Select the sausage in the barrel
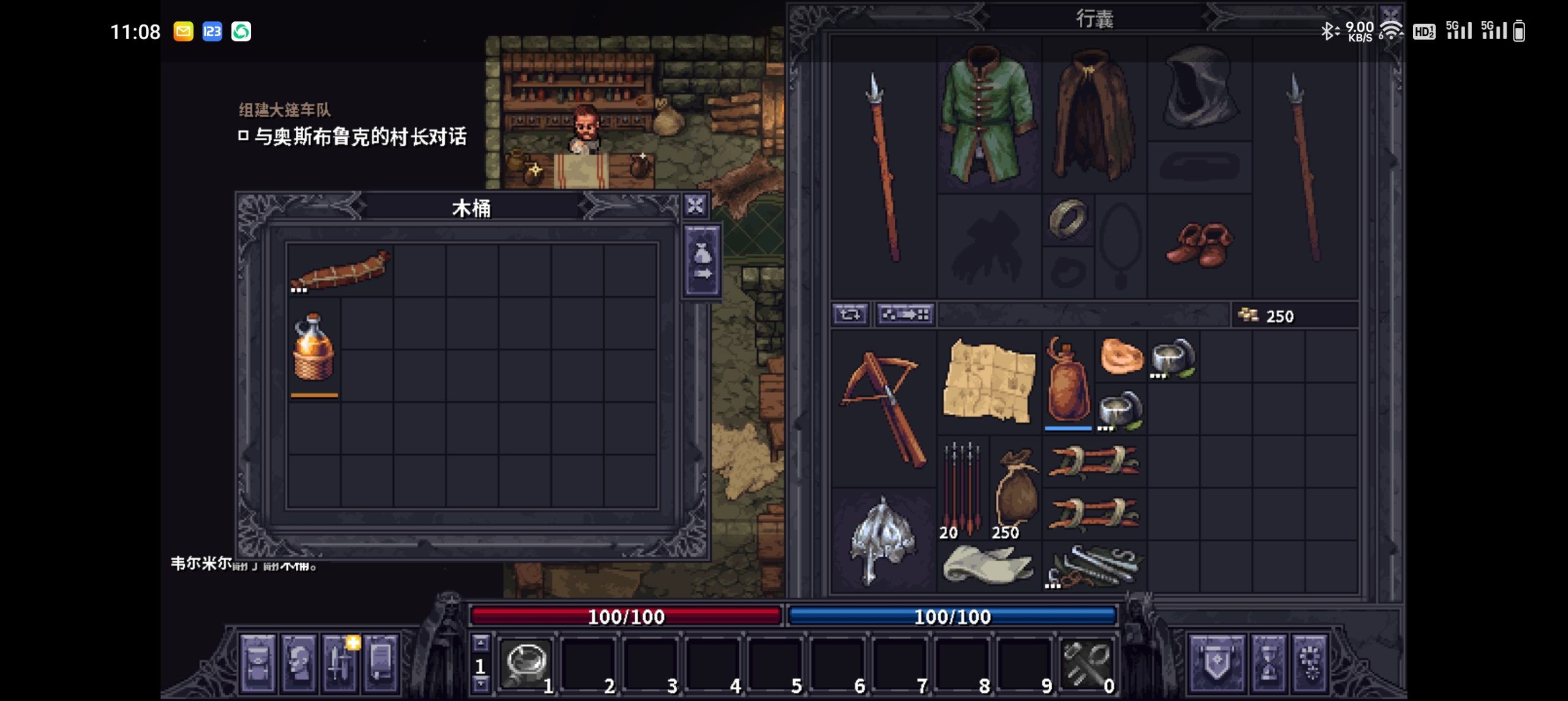The height and width of the screenshot is (701, 1568). [341, 271]
